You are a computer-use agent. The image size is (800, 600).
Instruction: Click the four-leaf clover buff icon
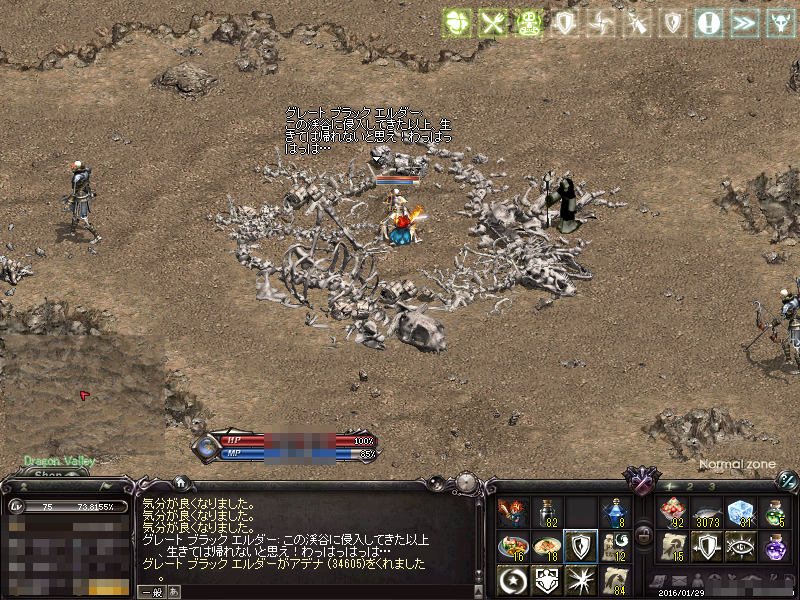click(x=458, y=22)
